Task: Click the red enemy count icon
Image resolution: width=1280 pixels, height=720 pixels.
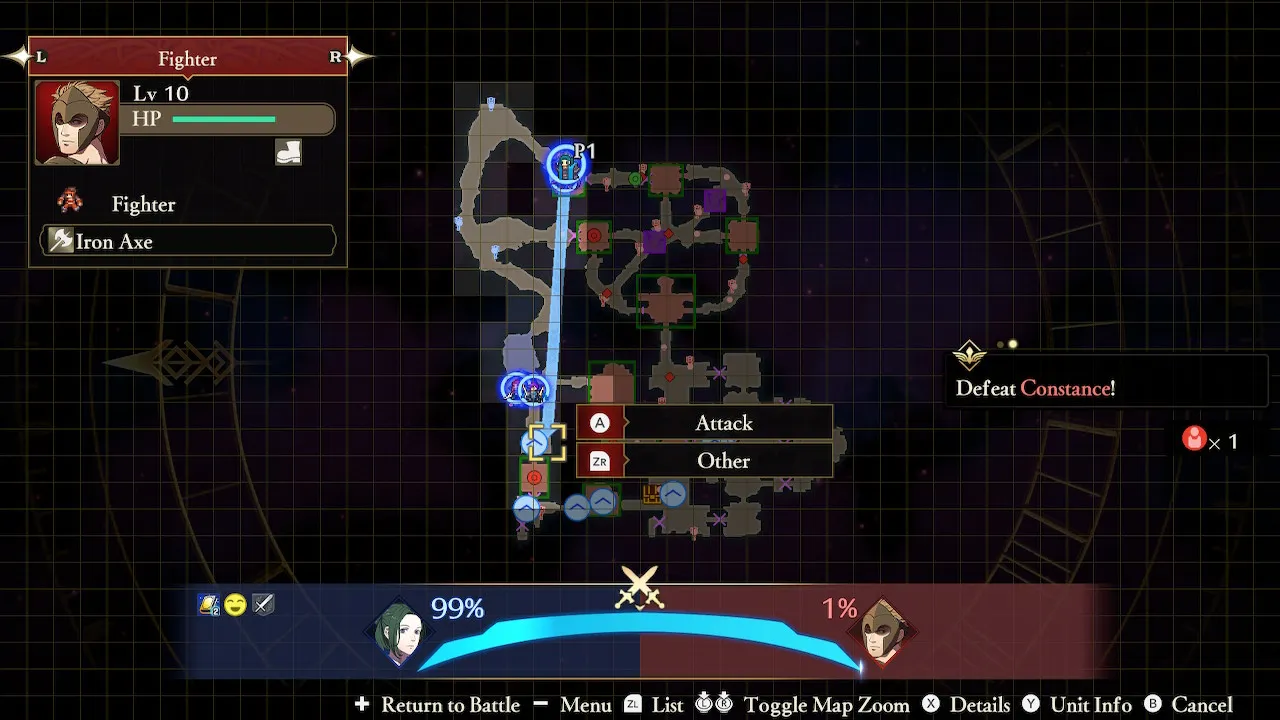Action: point(1194,438)
